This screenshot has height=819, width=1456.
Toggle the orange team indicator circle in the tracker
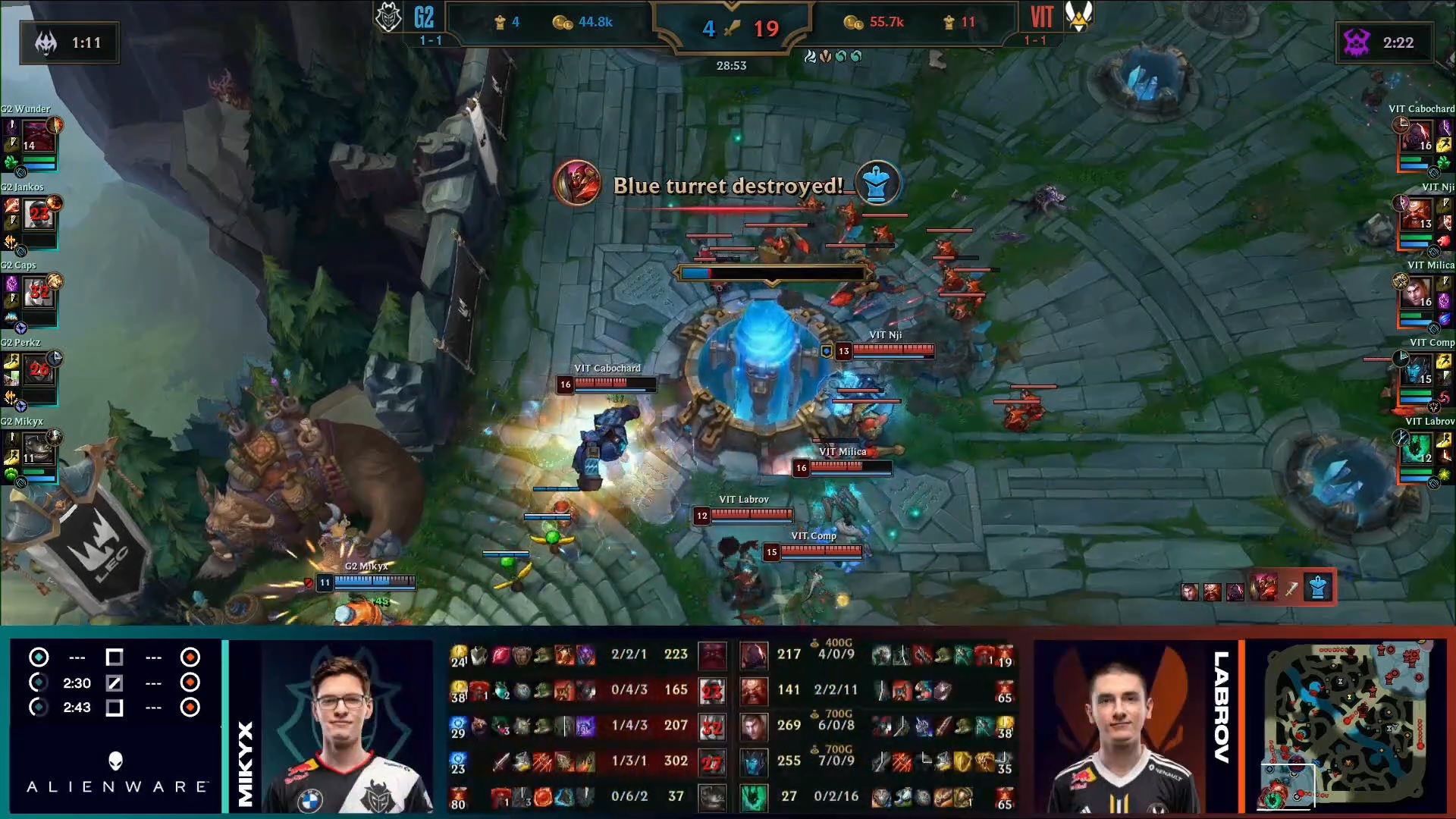(x=190, y=657)
